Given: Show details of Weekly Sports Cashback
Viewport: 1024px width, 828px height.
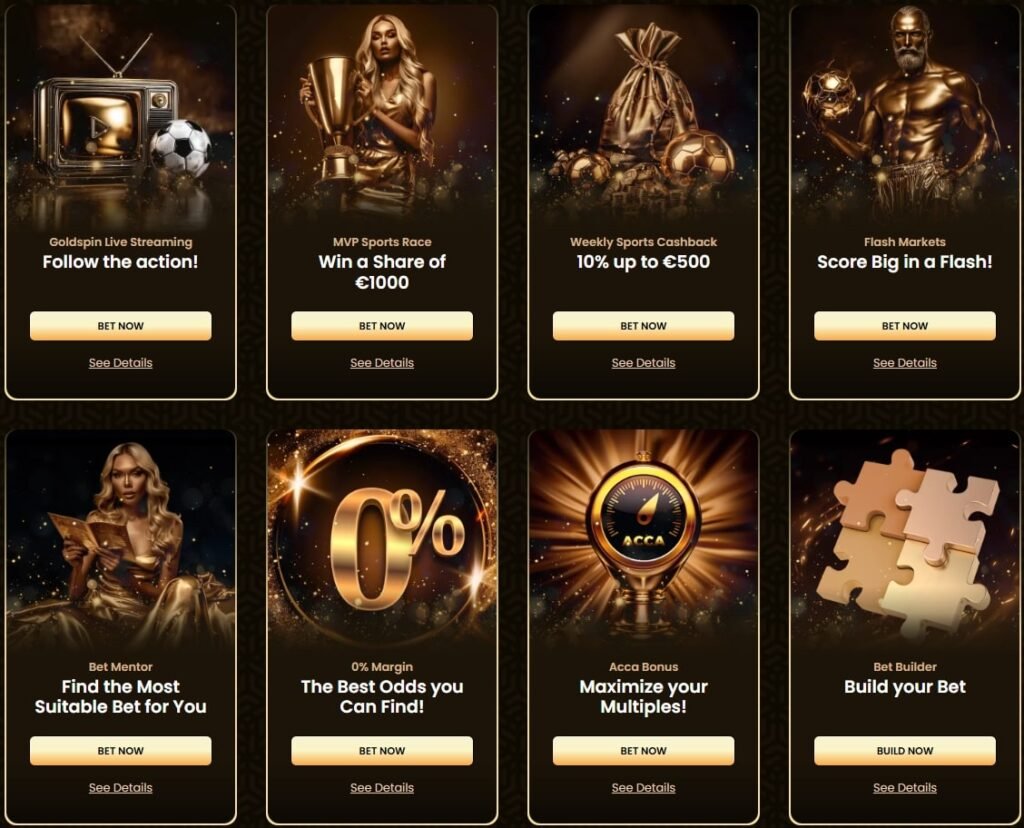Looking at the screenshot, I should click(x=643, y=363).
